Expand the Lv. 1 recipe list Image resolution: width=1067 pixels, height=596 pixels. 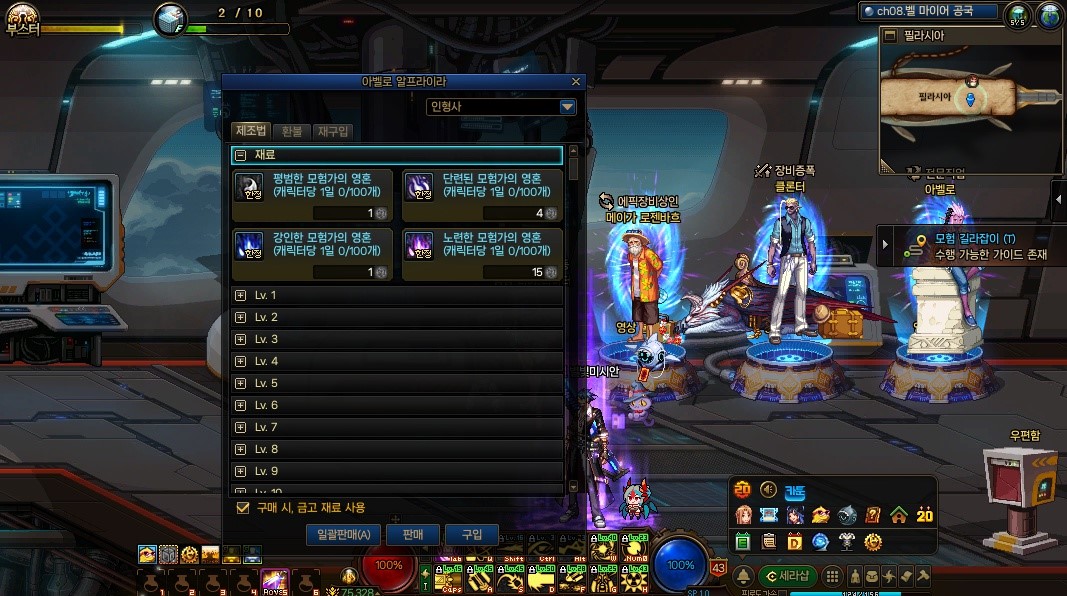(240, 295)
